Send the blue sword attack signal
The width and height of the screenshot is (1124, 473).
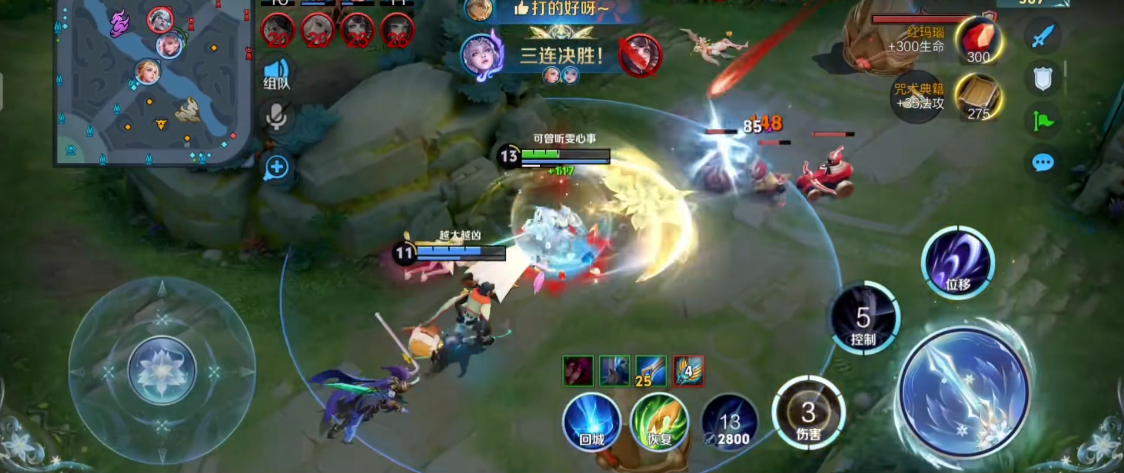[x=1043, y=37]
